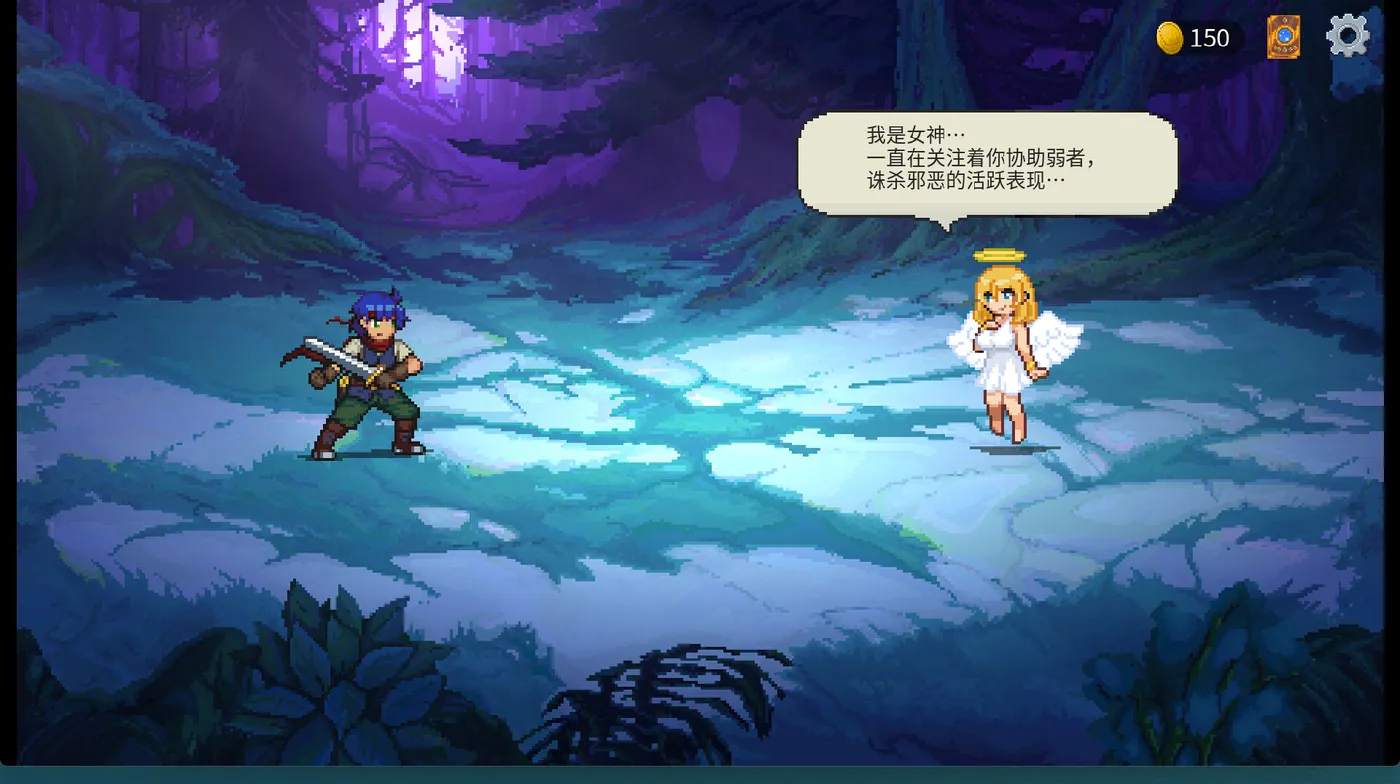Open the settings gear menu
The height and width of the screenshot is (784, 1400).
tap(1347, 33)
